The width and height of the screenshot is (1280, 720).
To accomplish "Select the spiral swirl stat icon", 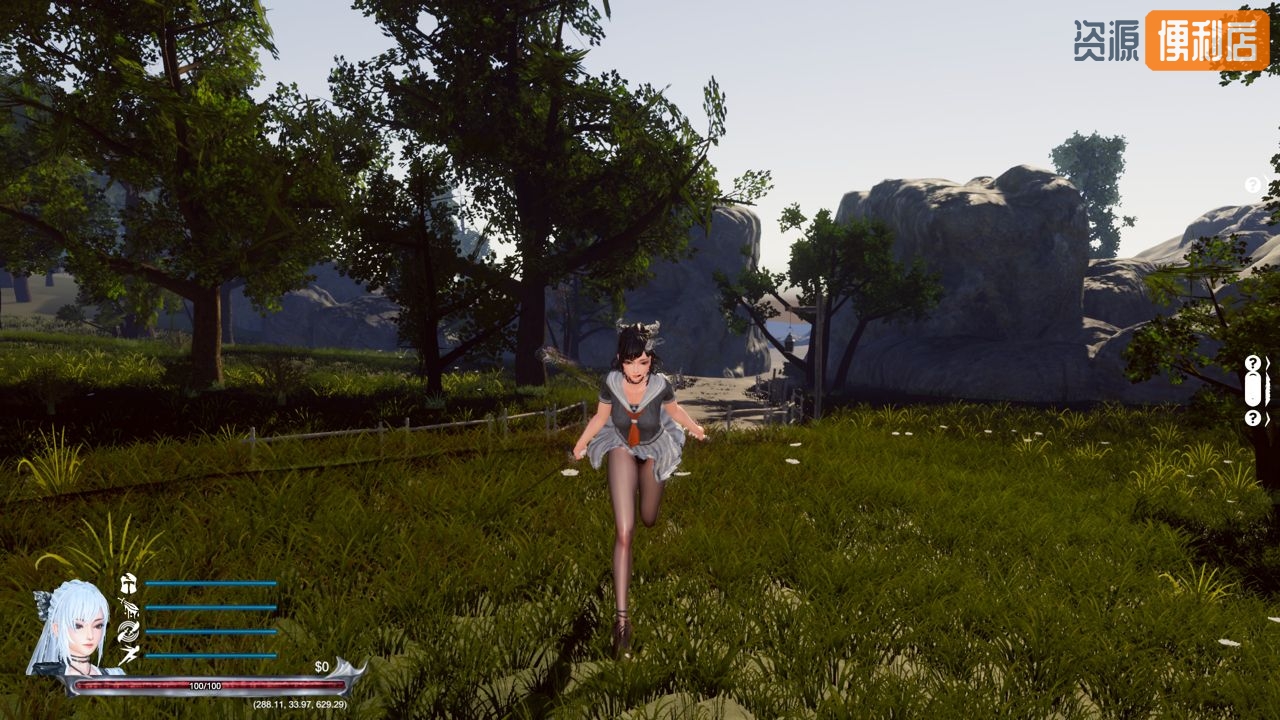I will coord(128,631).
